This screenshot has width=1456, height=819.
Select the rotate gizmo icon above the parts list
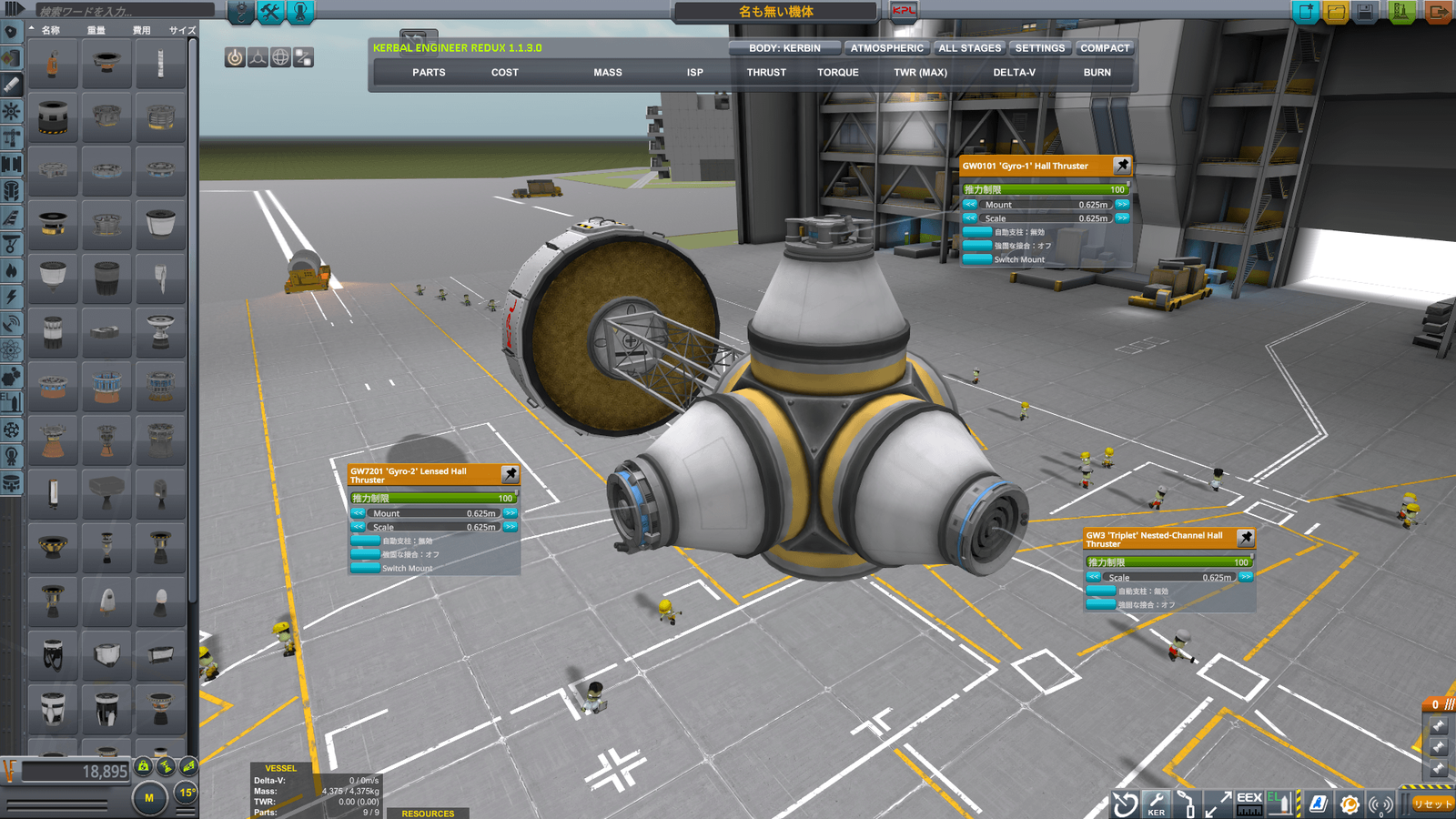coord(280,57)
